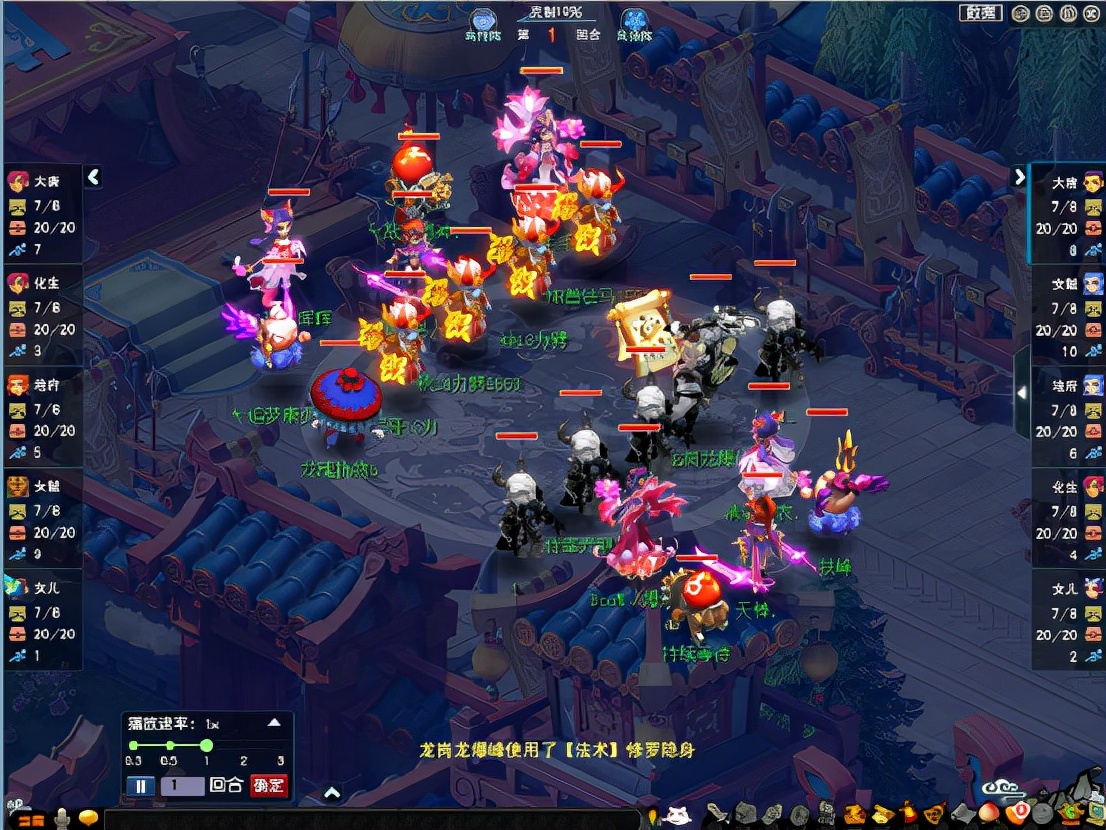Pause the battle replay playback
Image resolution: width=1106 pixels, height=830 pixels.
coord(141,786)
